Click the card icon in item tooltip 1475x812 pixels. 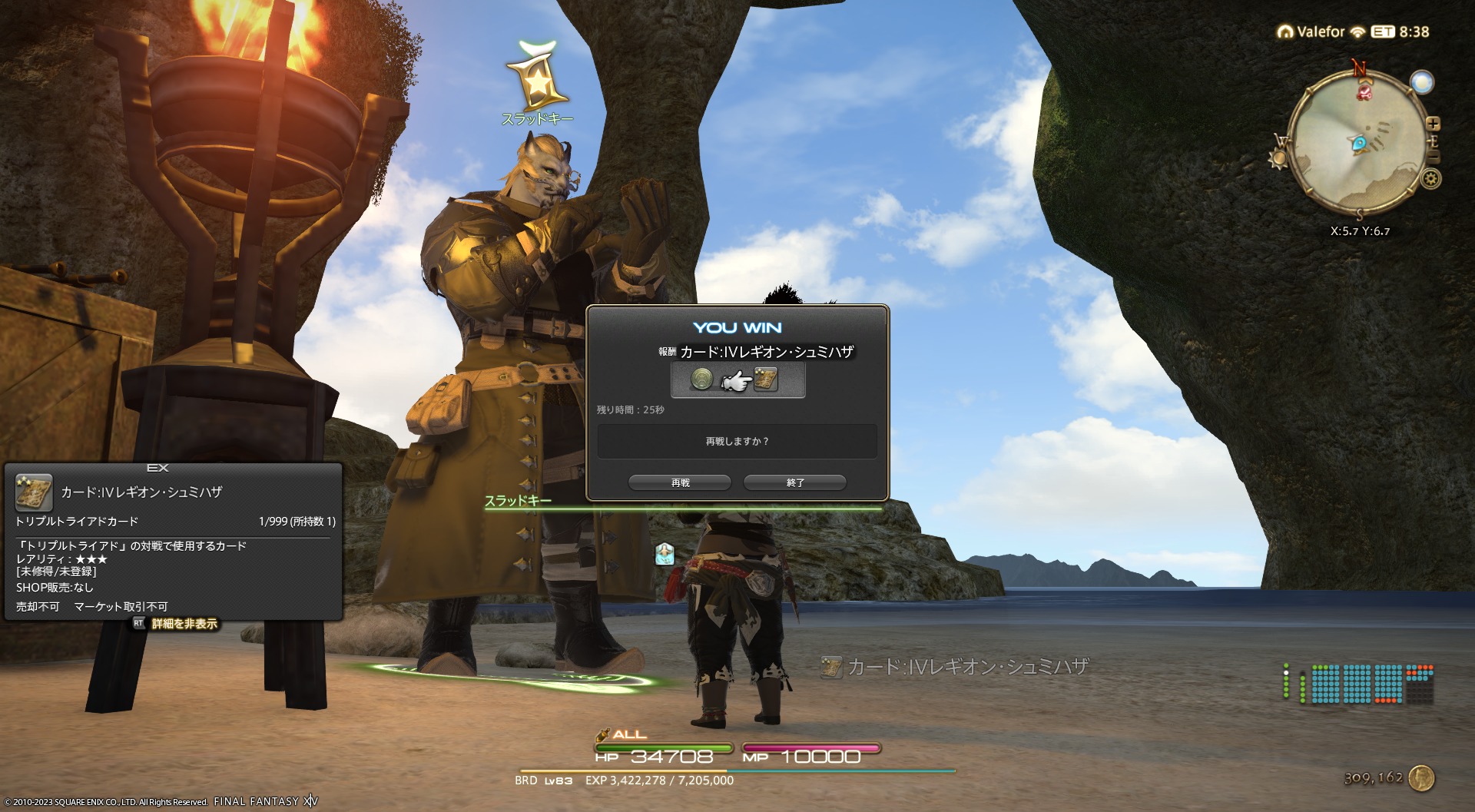tap(34, 492)
